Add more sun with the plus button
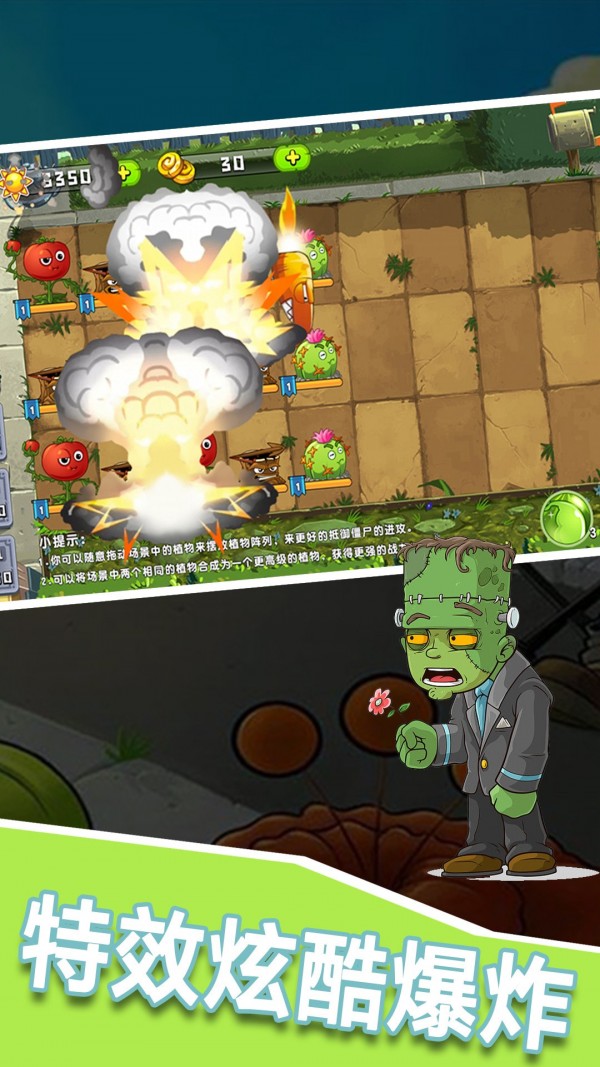The height and width of the screenshot is (1067, 600). click(x=126, y=172)
